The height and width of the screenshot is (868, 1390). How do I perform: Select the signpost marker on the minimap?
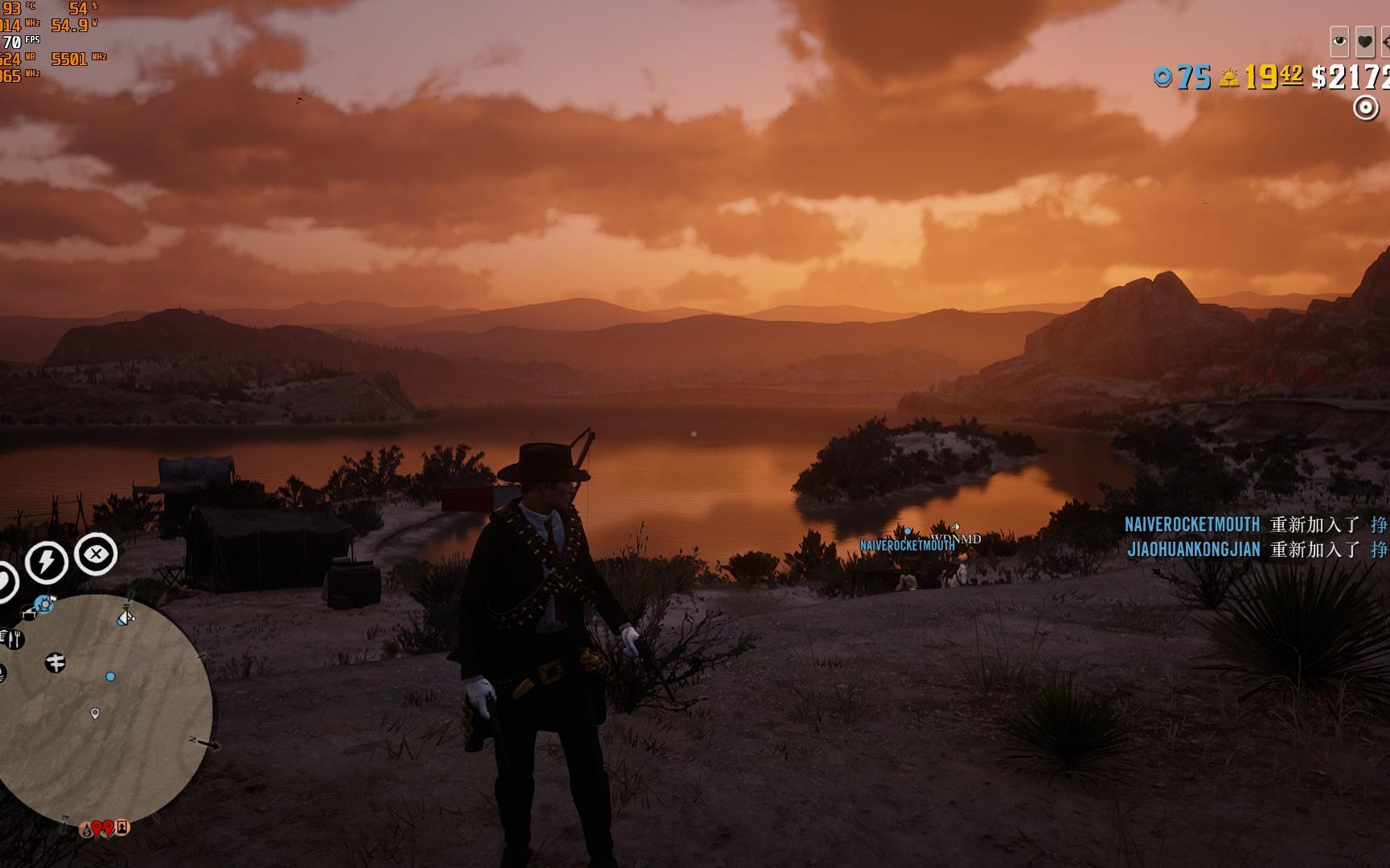[55, 663]
